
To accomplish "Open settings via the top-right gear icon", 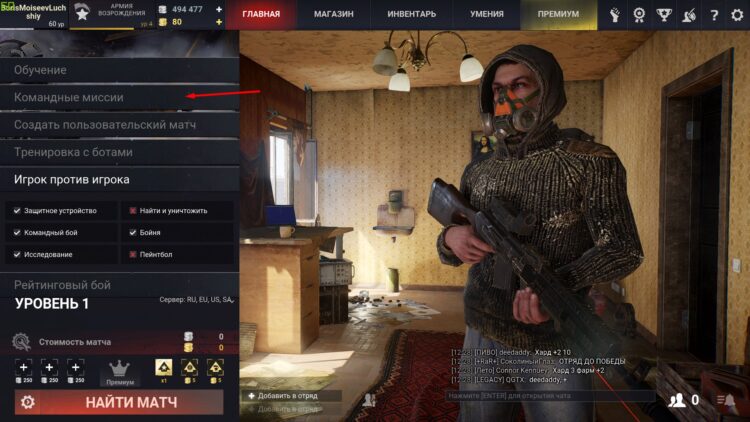I will [x=738, y=15].
